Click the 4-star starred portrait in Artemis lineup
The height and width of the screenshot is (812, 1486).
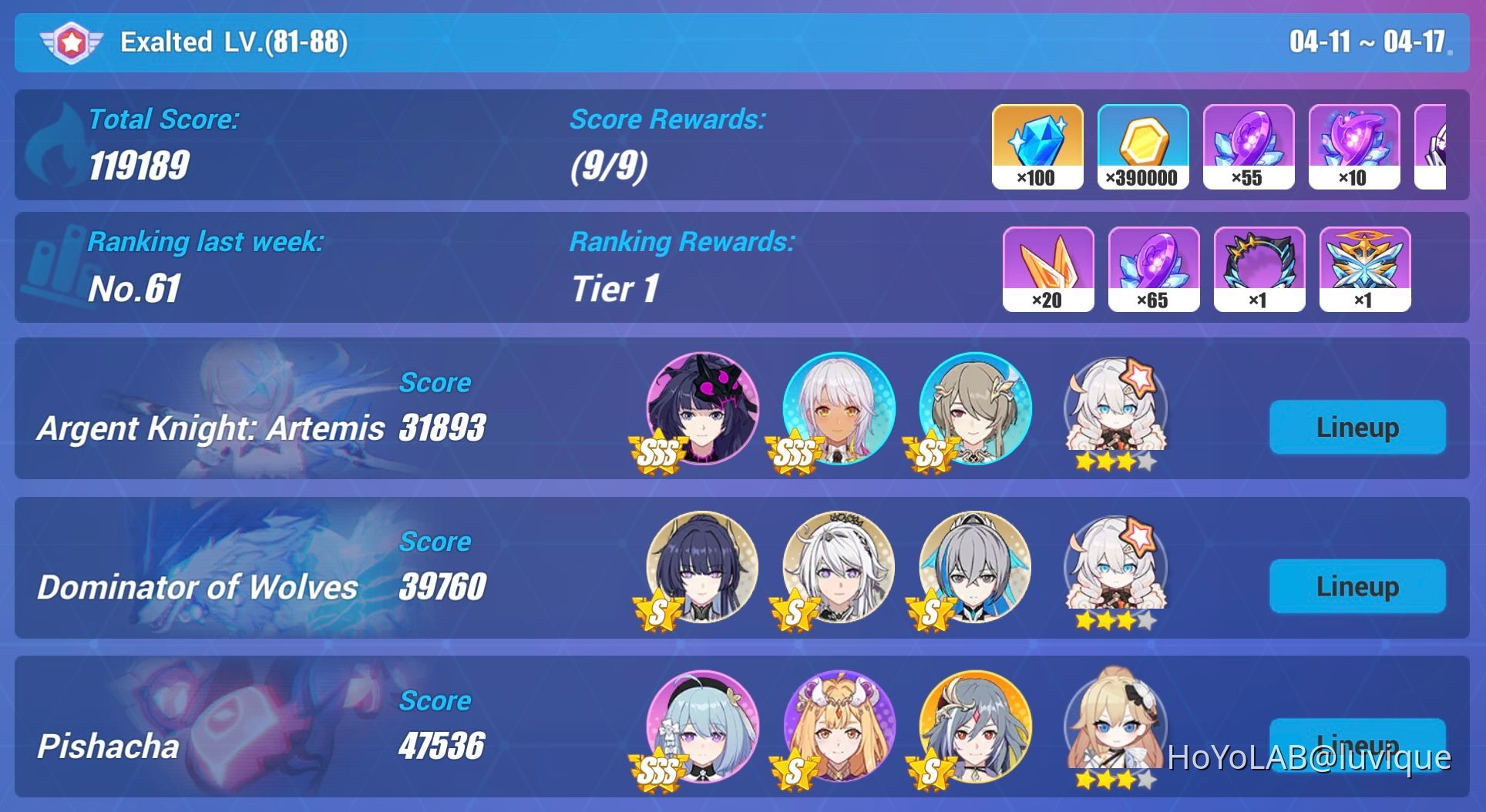[1117, 411]
